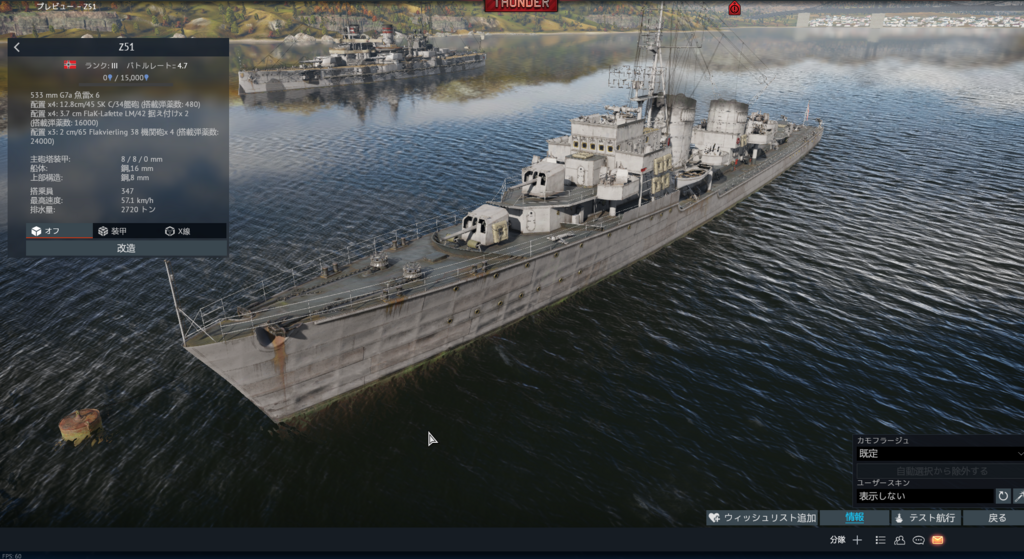This screenshot has width=1024, height=559.
Task: Go back with the 戻る button
Action: (x=996, y=518)
